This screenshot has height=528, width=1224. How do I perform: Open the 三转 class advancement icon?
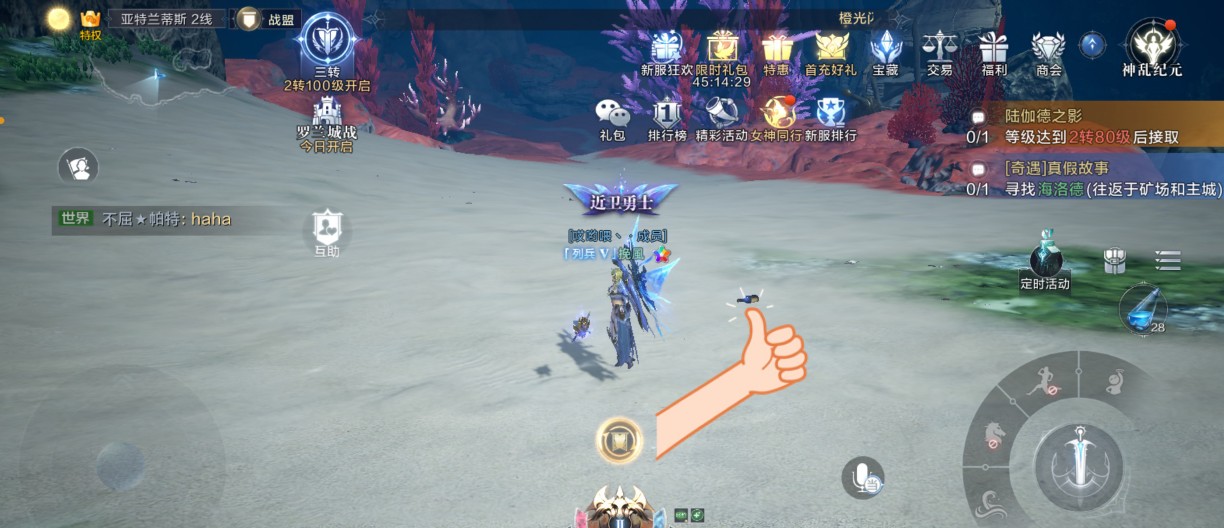(326, 42)
